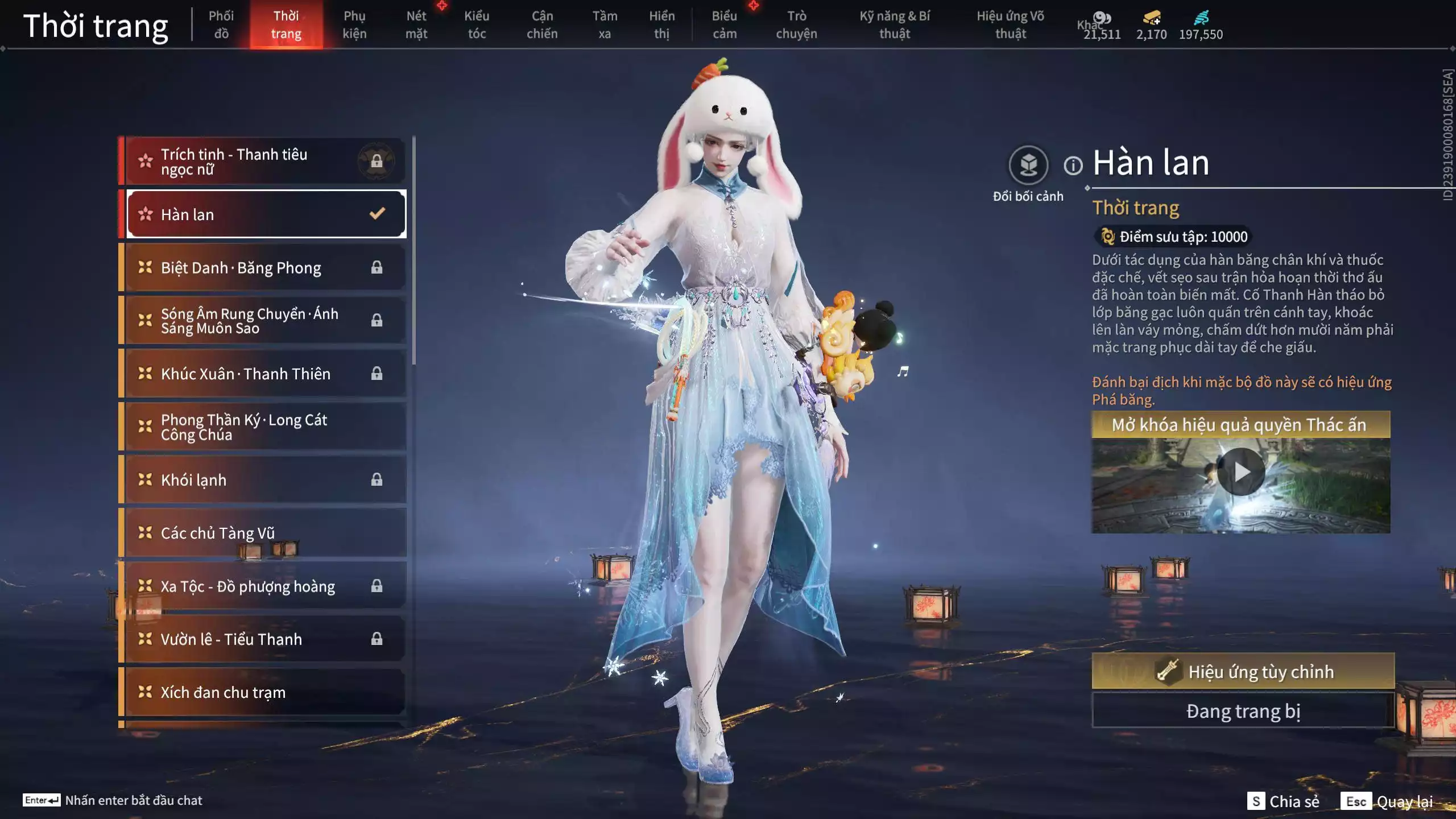This screenshot has height=819, width=1456.
Task: Switch to the Phối đồ tab
Action: tap(221, 25)
